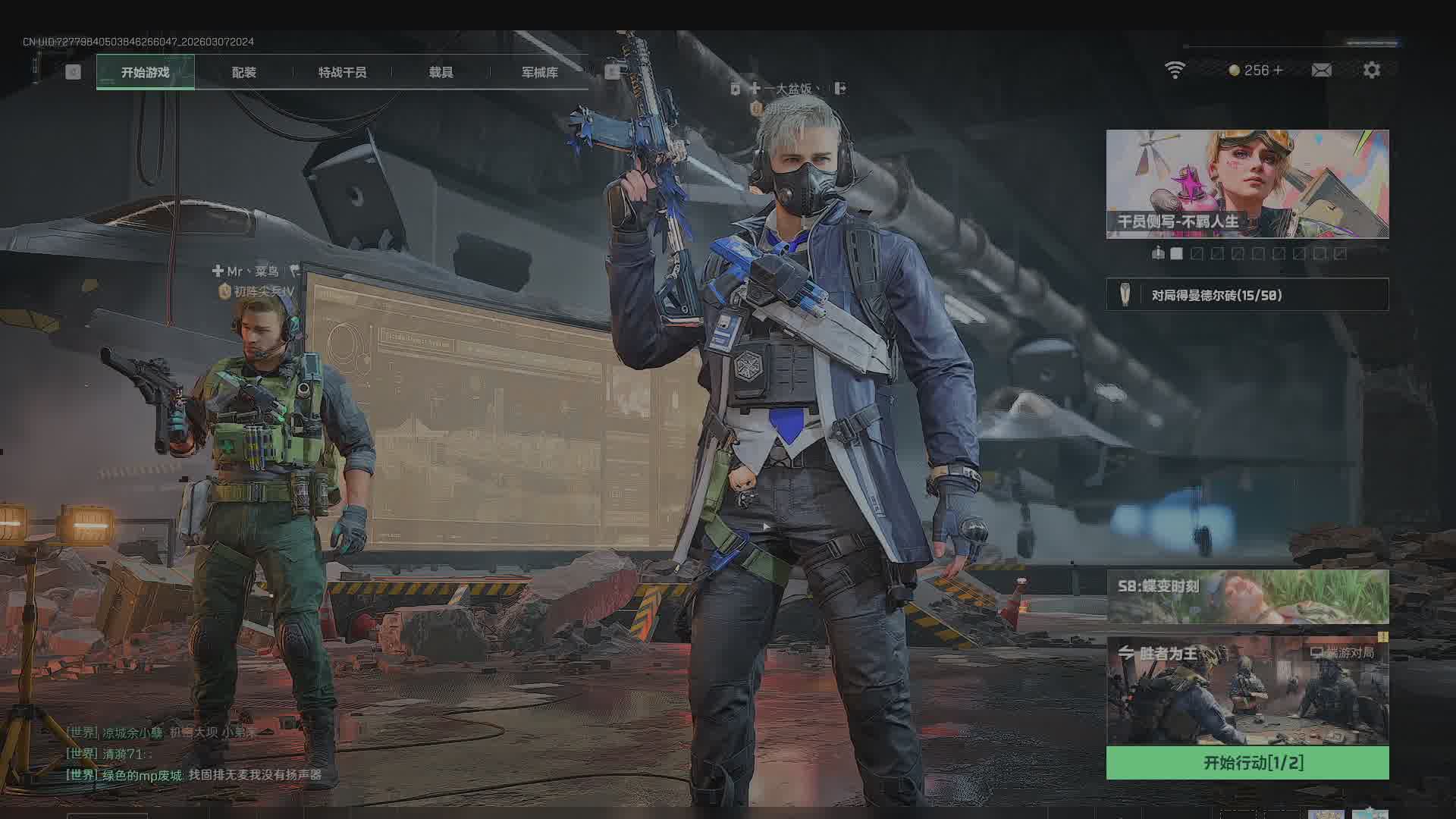Screen dimensions: 1456x819
Task: Click the 开始行动 start button
Action: click(x=1247, y=763)
